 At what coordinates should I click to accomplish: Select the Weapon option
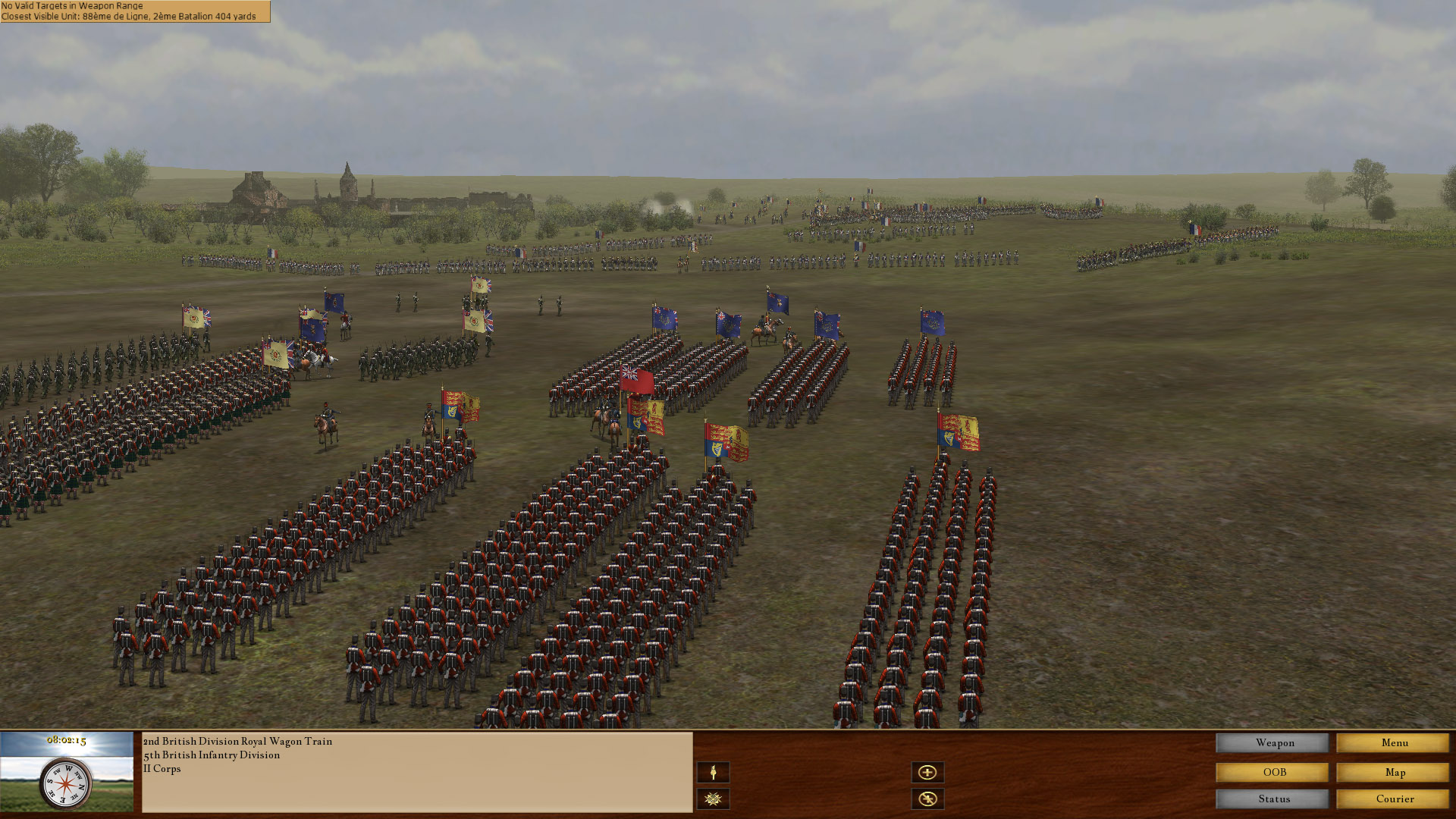1272,743
